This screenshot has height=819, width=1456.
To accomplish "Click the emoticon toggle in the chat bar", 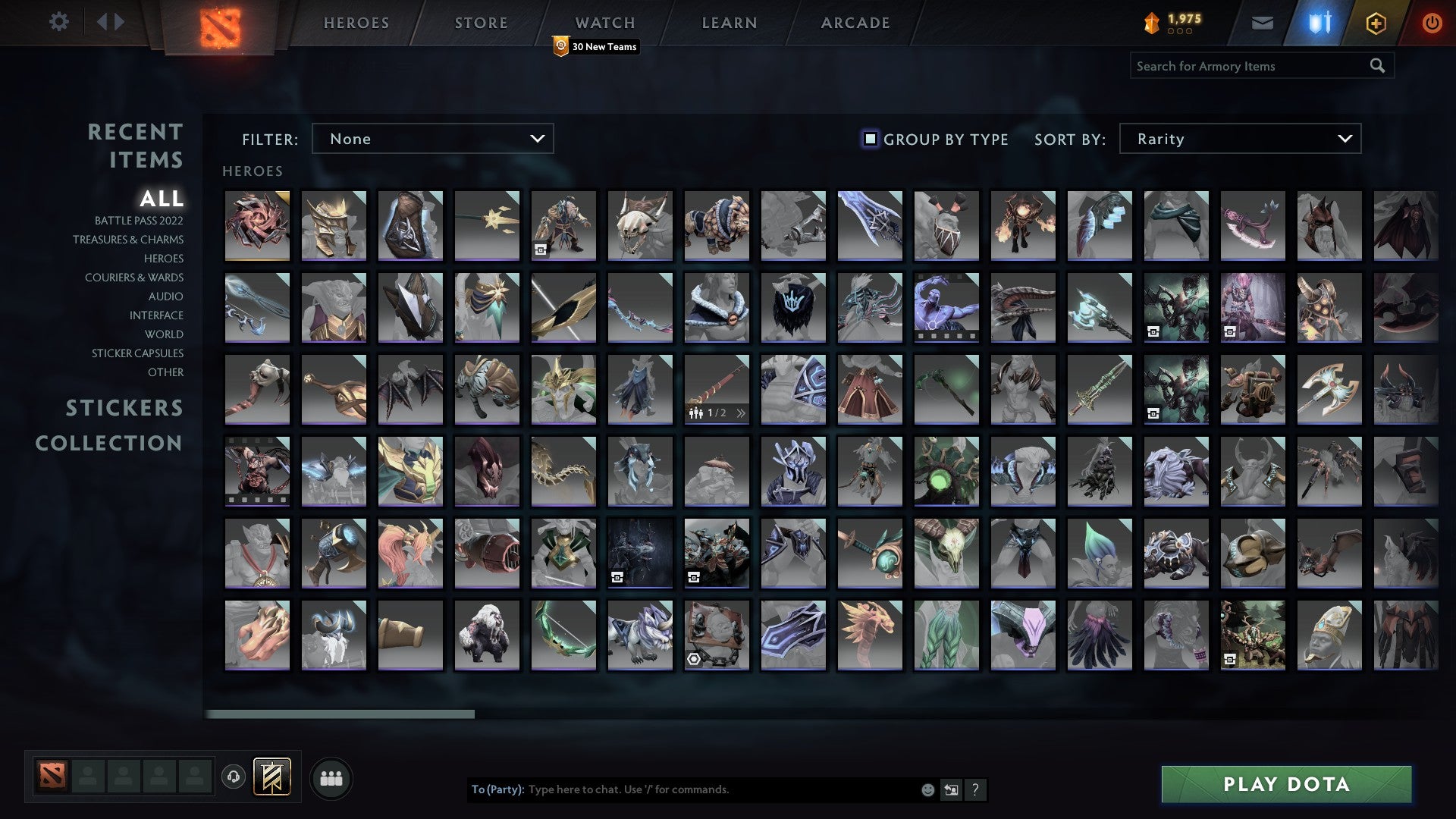I will point(927,789).
